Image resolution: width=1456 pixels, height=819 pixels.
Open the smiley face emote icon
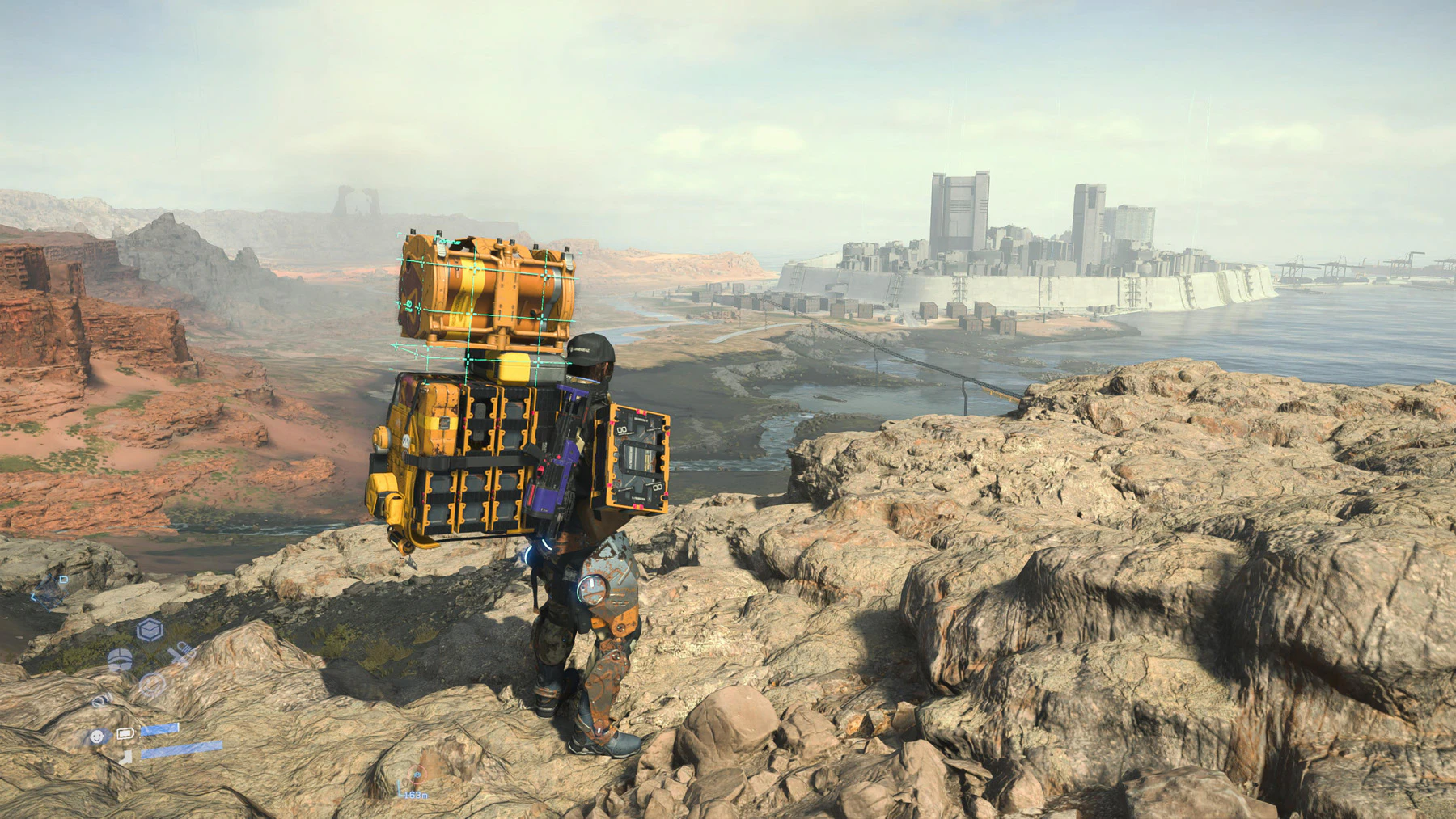[152, 686]
